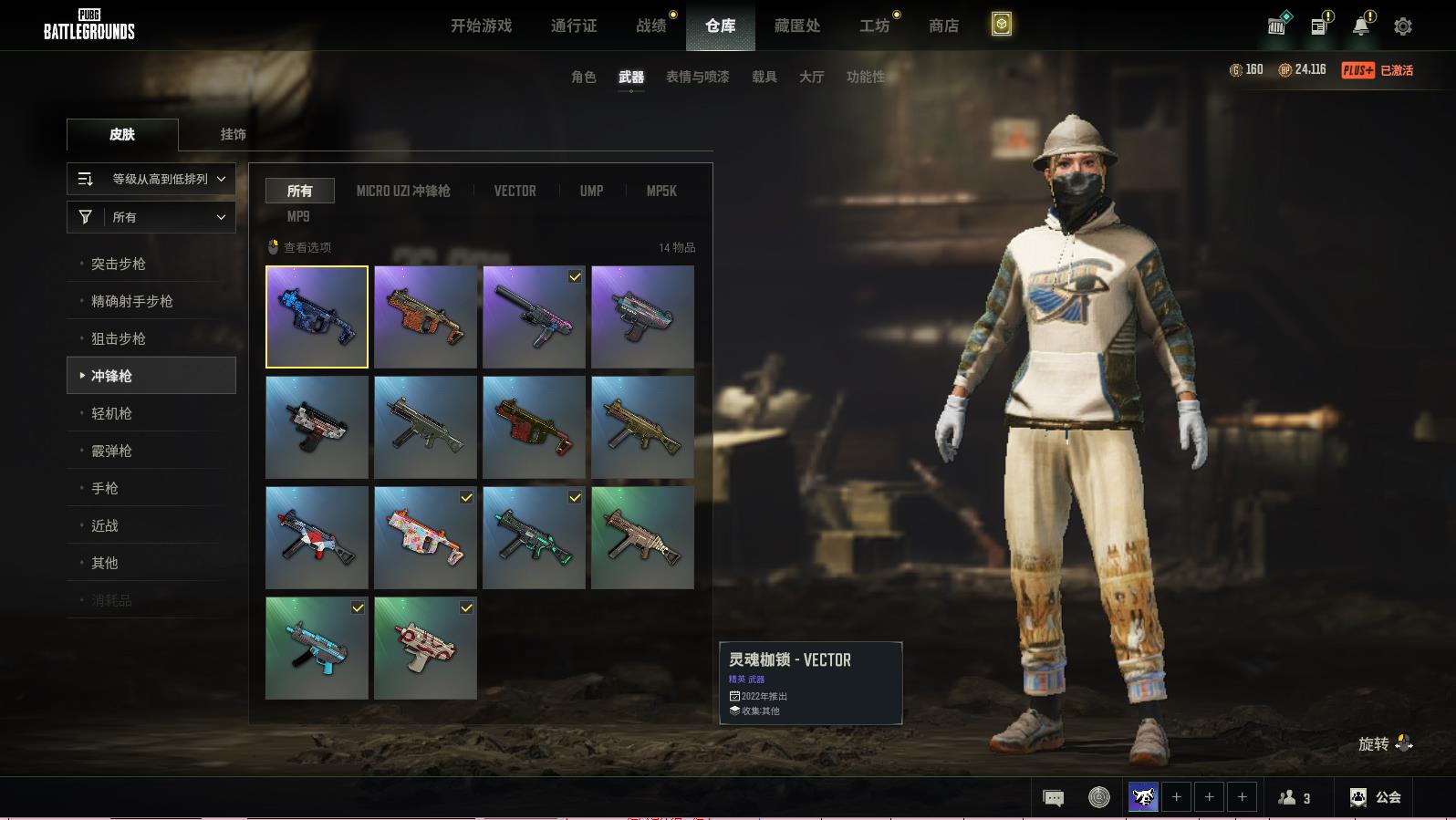Image resolution: width=1456 pixels, height=820 pixels.
Task: Select the blue 灵魂枷锁 Vector skin
Action: point(317,317)
